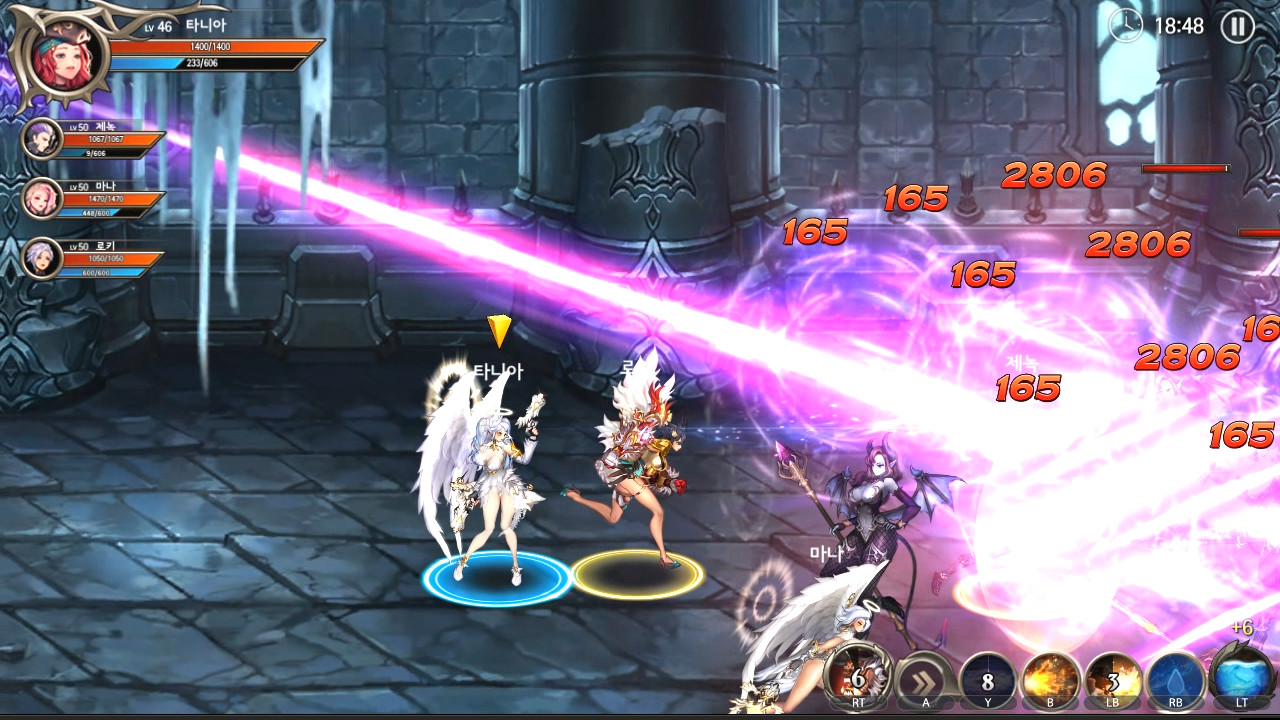Trigger the LB skill with 3 counter
This screenshot has height=720, width=1280.
coord(1113,678)
